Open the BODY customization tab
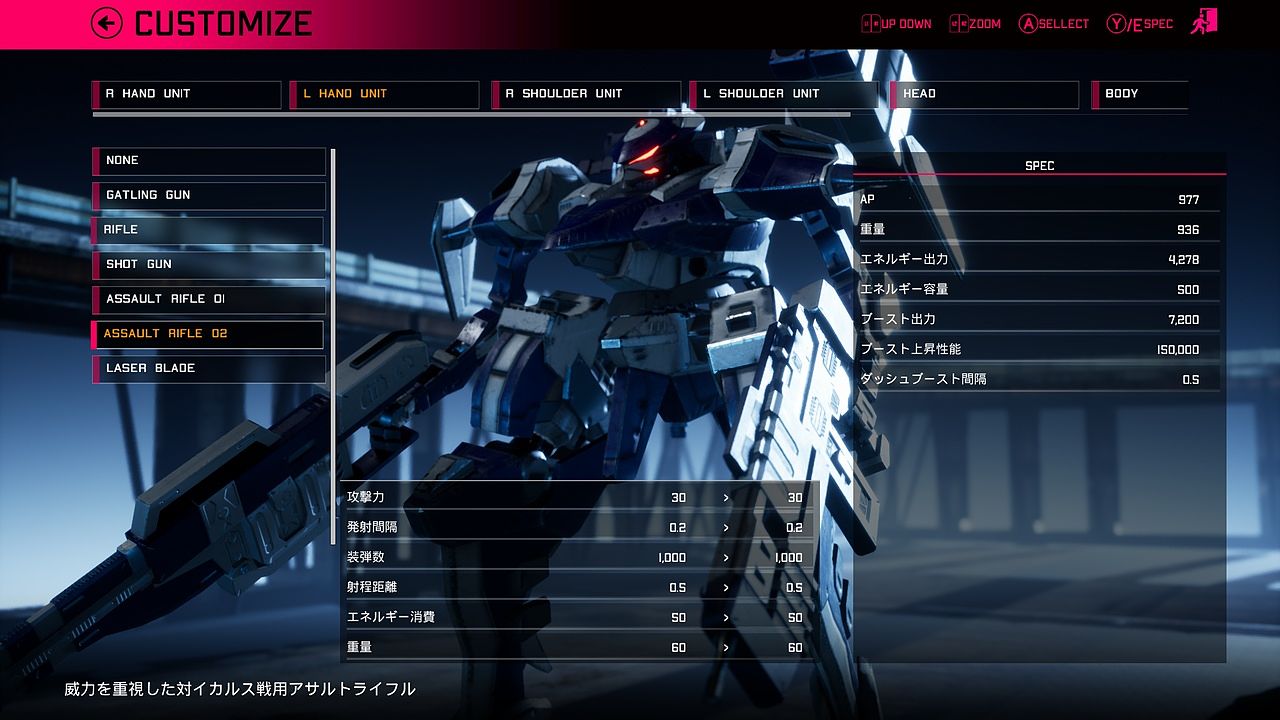The height and width of the screenshot is (720, 1280). [1140, 94]
